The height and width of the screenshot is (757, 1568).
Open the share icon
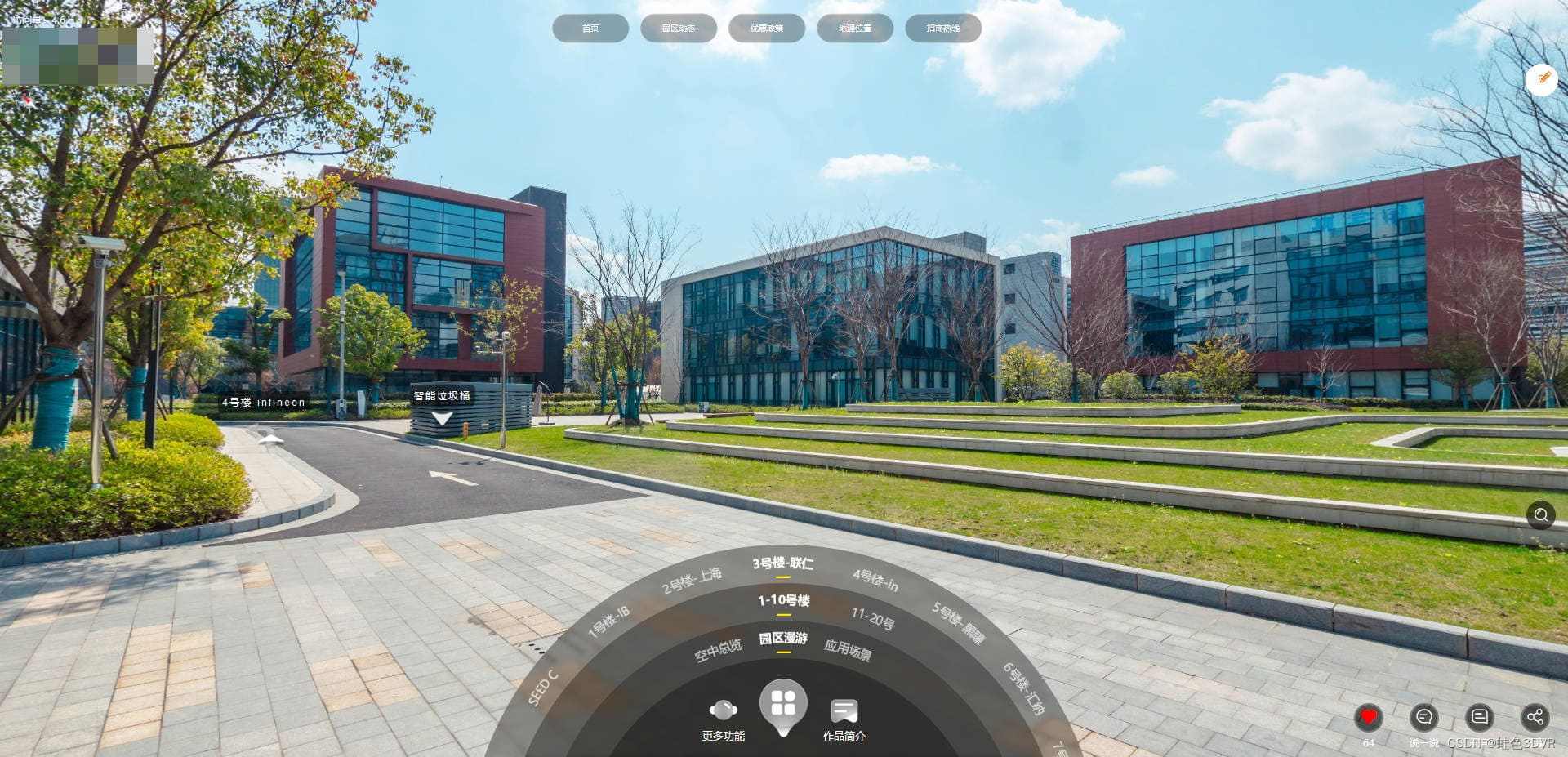(1535, 717)
